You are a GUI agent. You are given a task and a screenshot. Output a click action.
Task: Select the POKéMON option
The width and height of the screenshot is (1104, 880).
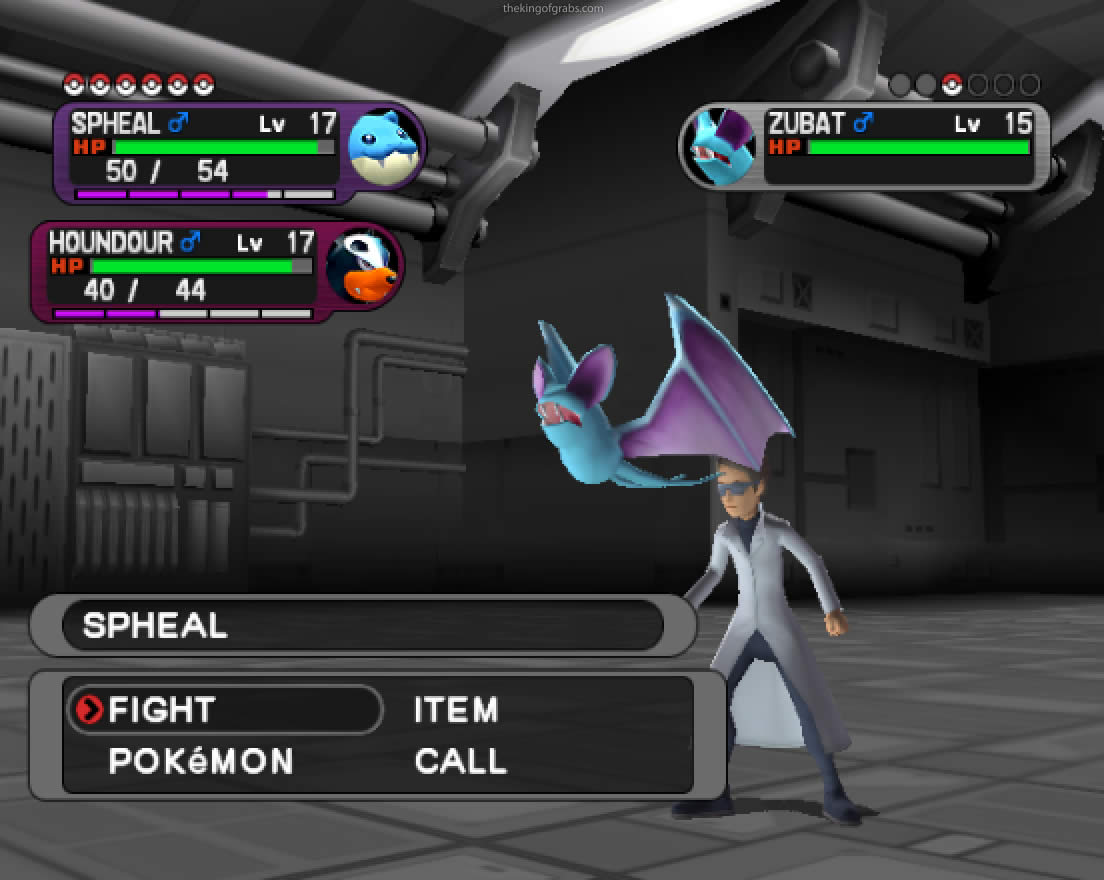201,761
